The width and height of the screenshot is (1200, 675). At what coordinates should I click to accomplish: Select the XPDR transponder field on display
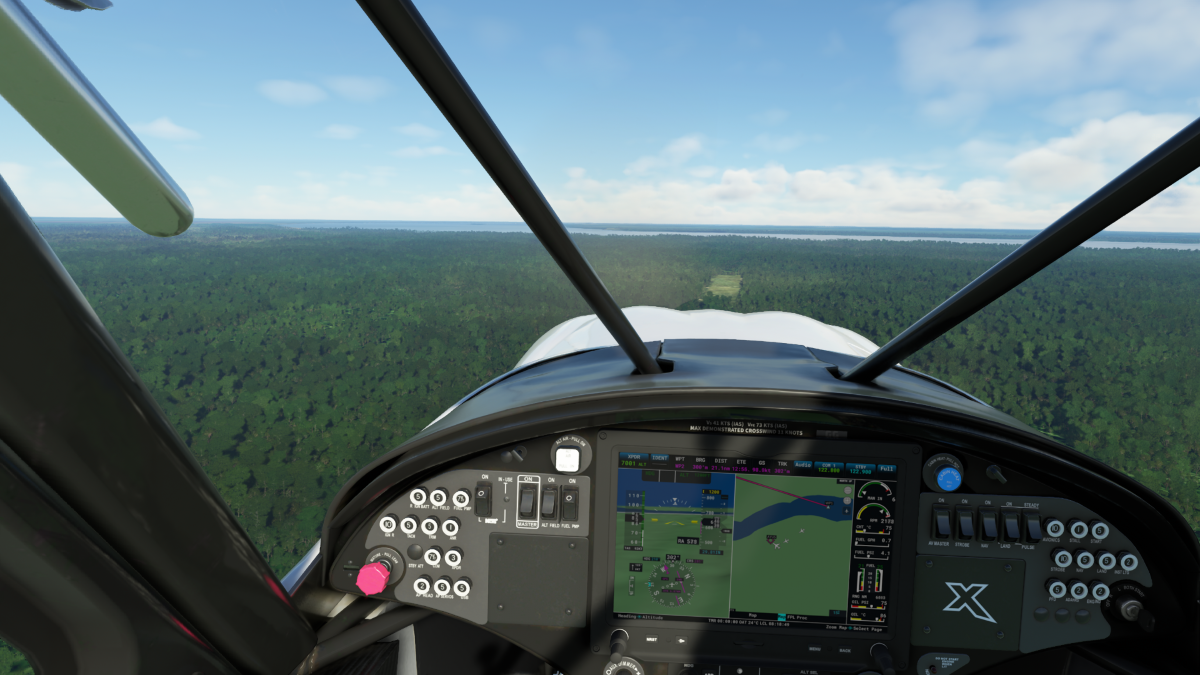click(633, 459)
